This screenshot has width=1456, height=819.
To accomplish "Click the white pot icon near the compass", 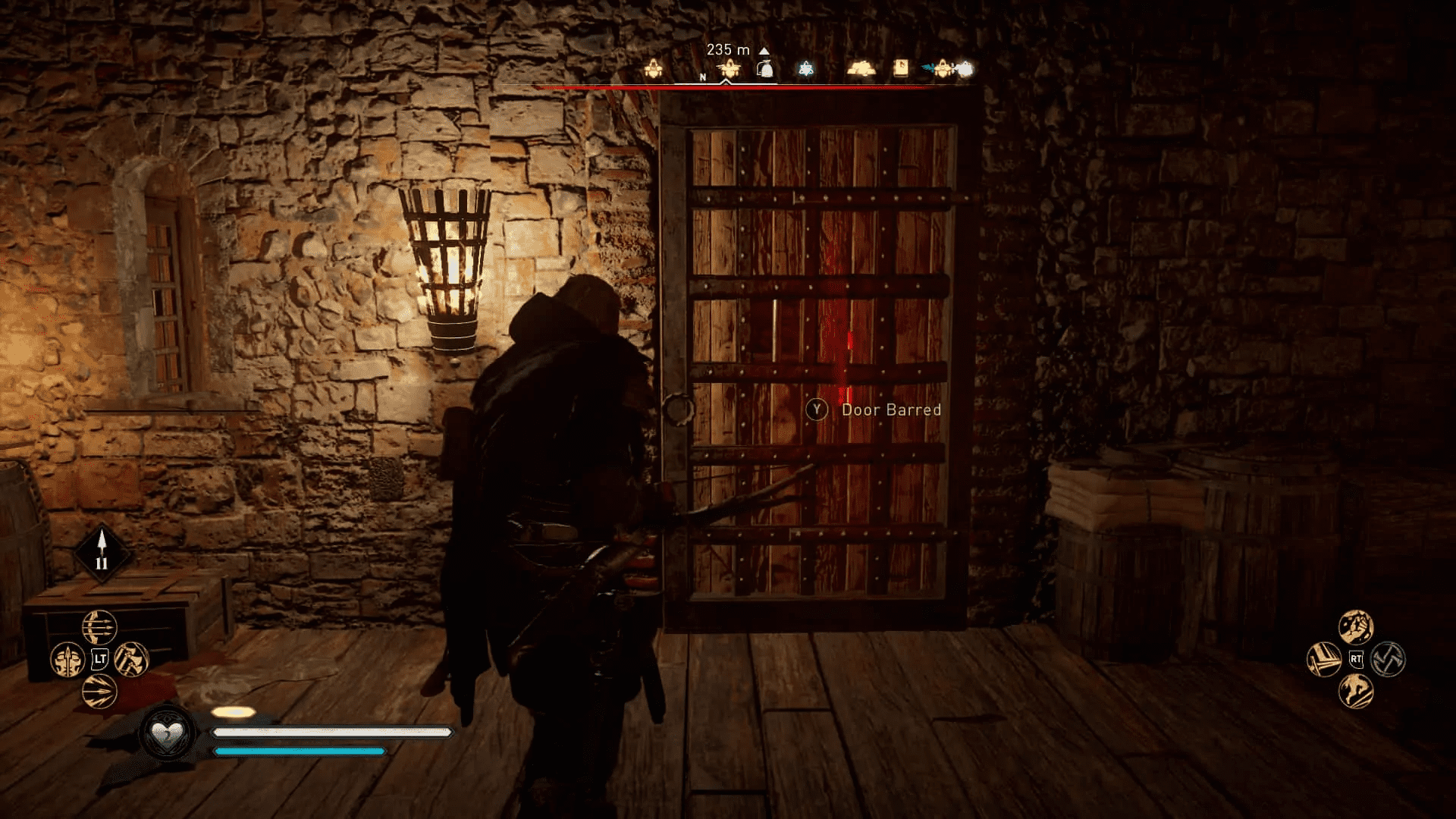I will click(764, 70).
